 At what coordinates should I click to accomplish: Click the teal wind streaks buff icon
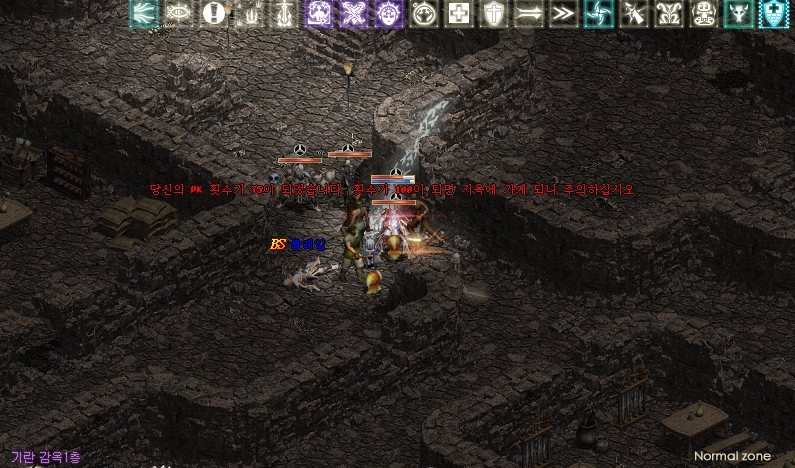(144, 13)
